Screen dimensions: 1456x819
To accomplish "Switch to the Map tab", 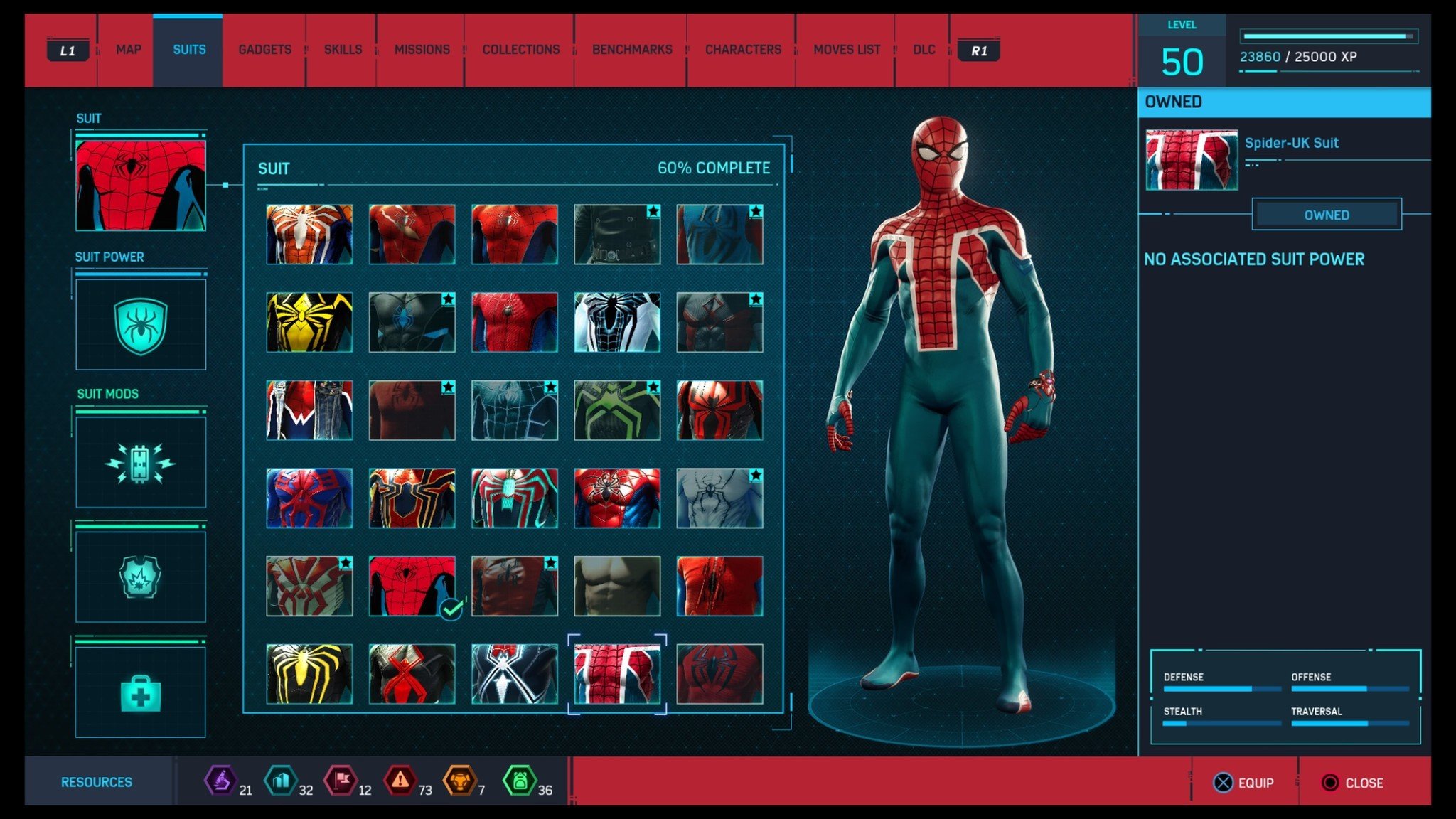I will point(128,50).
